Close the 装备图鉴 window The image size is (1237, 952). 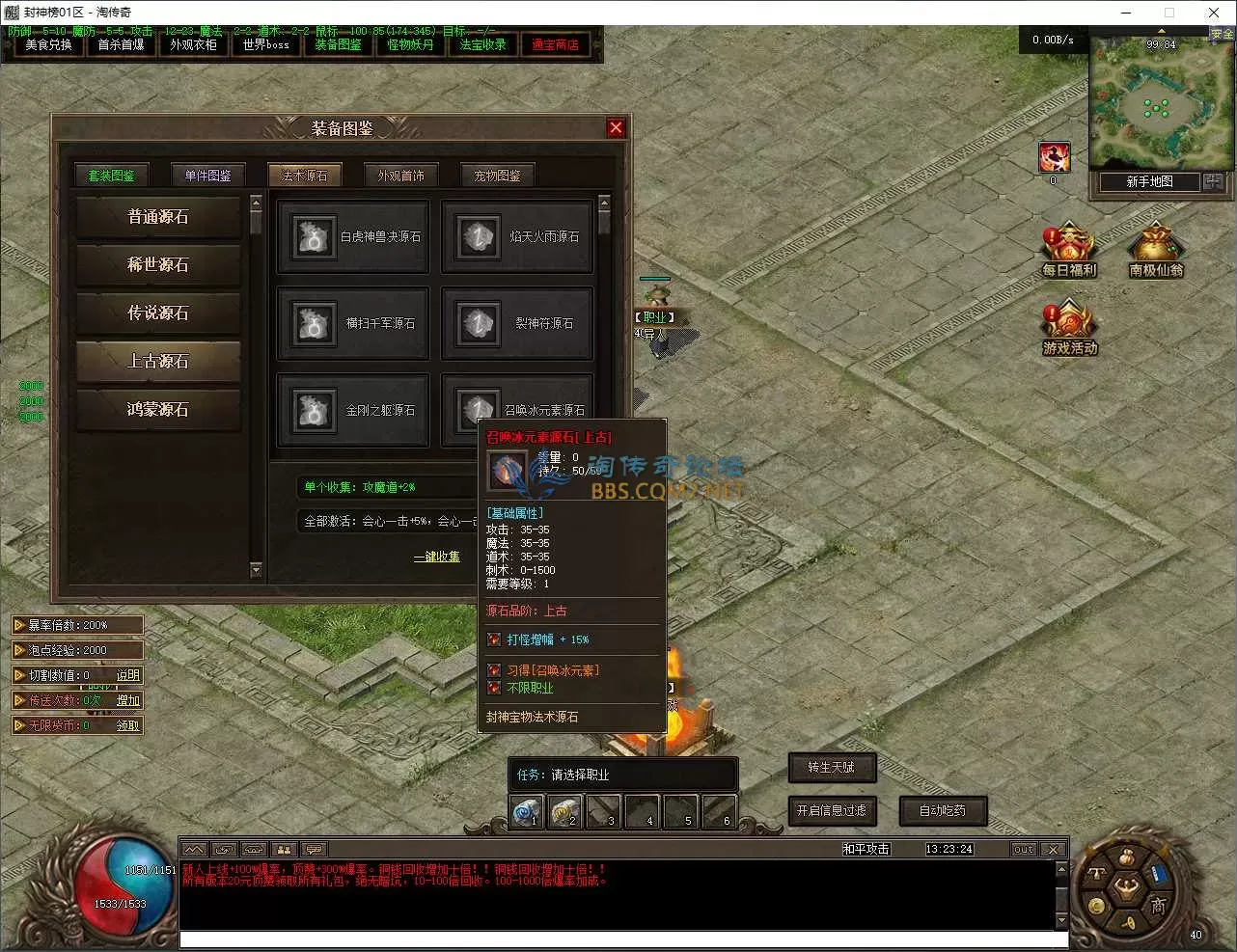click(x=616, y=128)
